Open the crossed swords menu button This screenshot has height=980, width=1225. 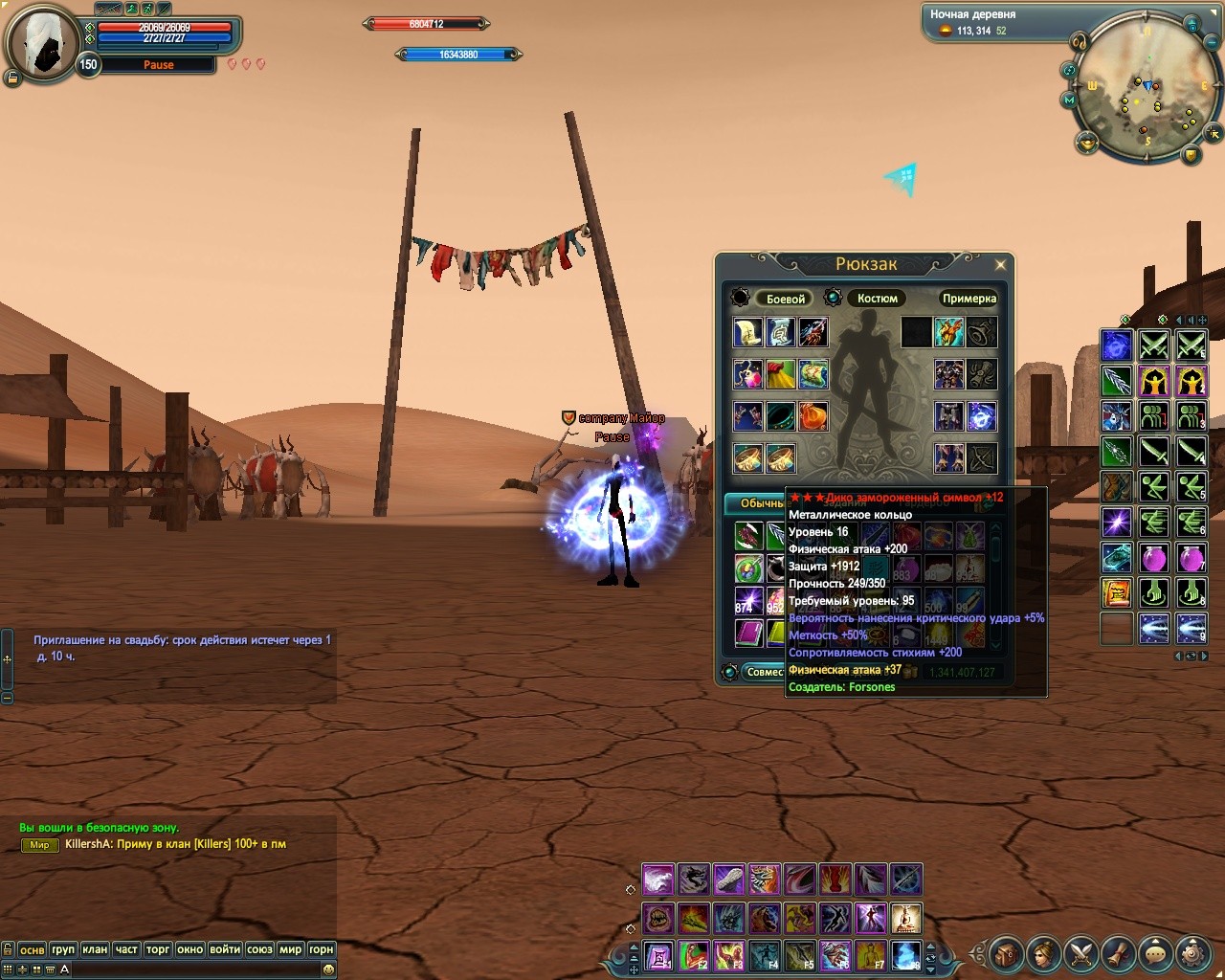1080,953
